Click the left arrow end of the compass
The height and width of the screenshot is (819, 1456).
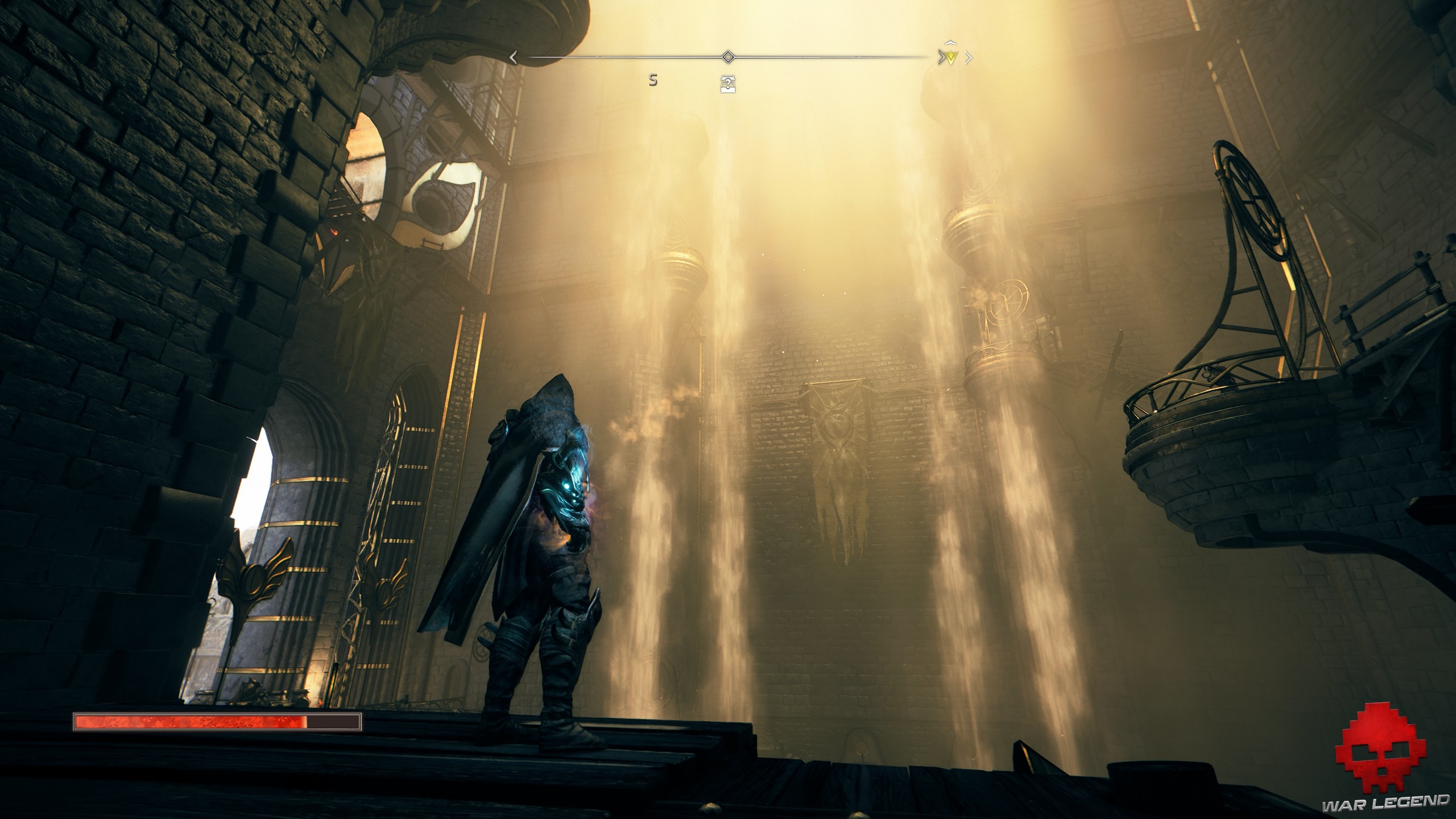click(x=513, y=57)
